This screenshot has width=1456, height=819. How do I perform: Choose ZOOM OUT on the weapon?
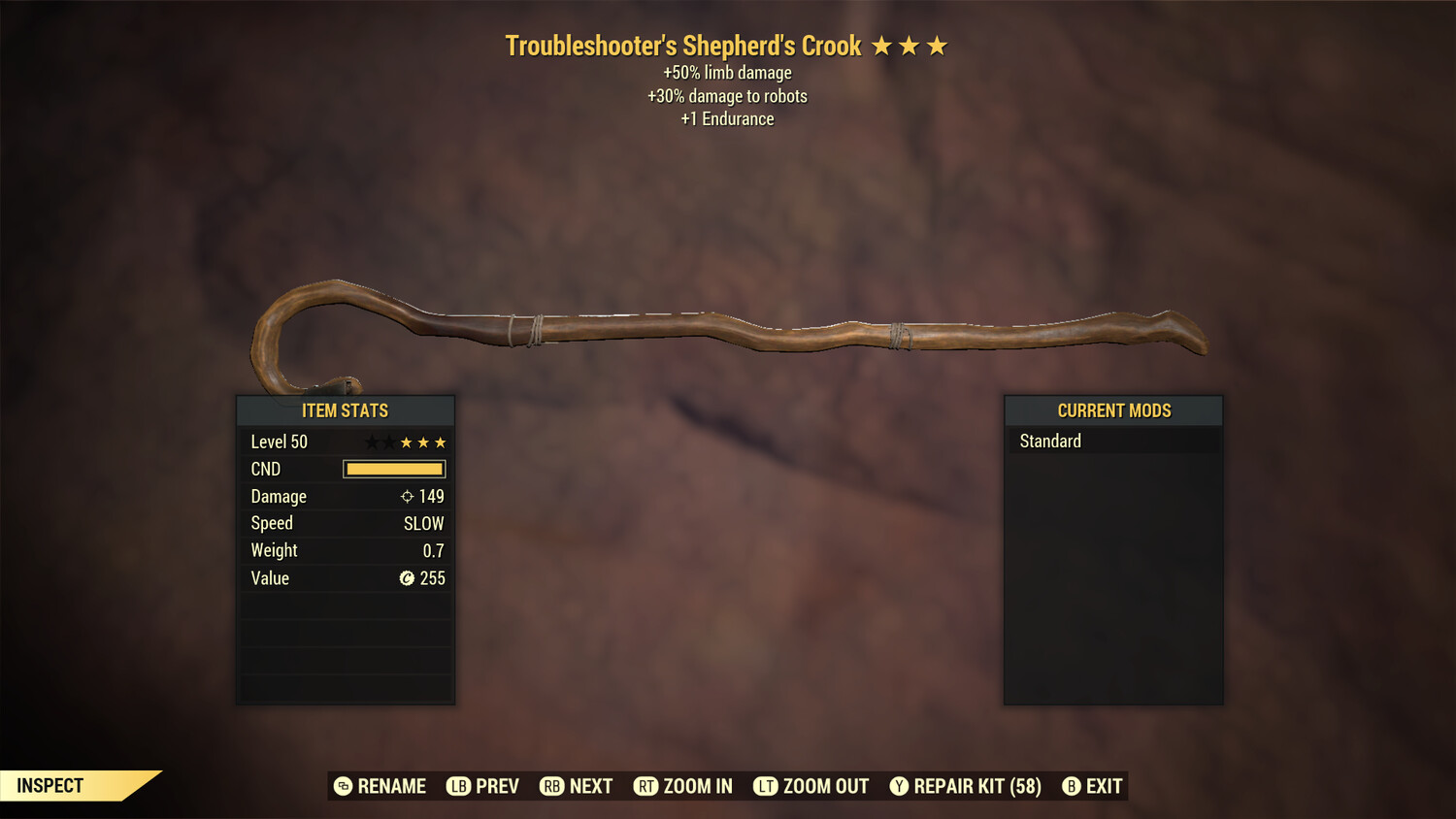[811, 786]
